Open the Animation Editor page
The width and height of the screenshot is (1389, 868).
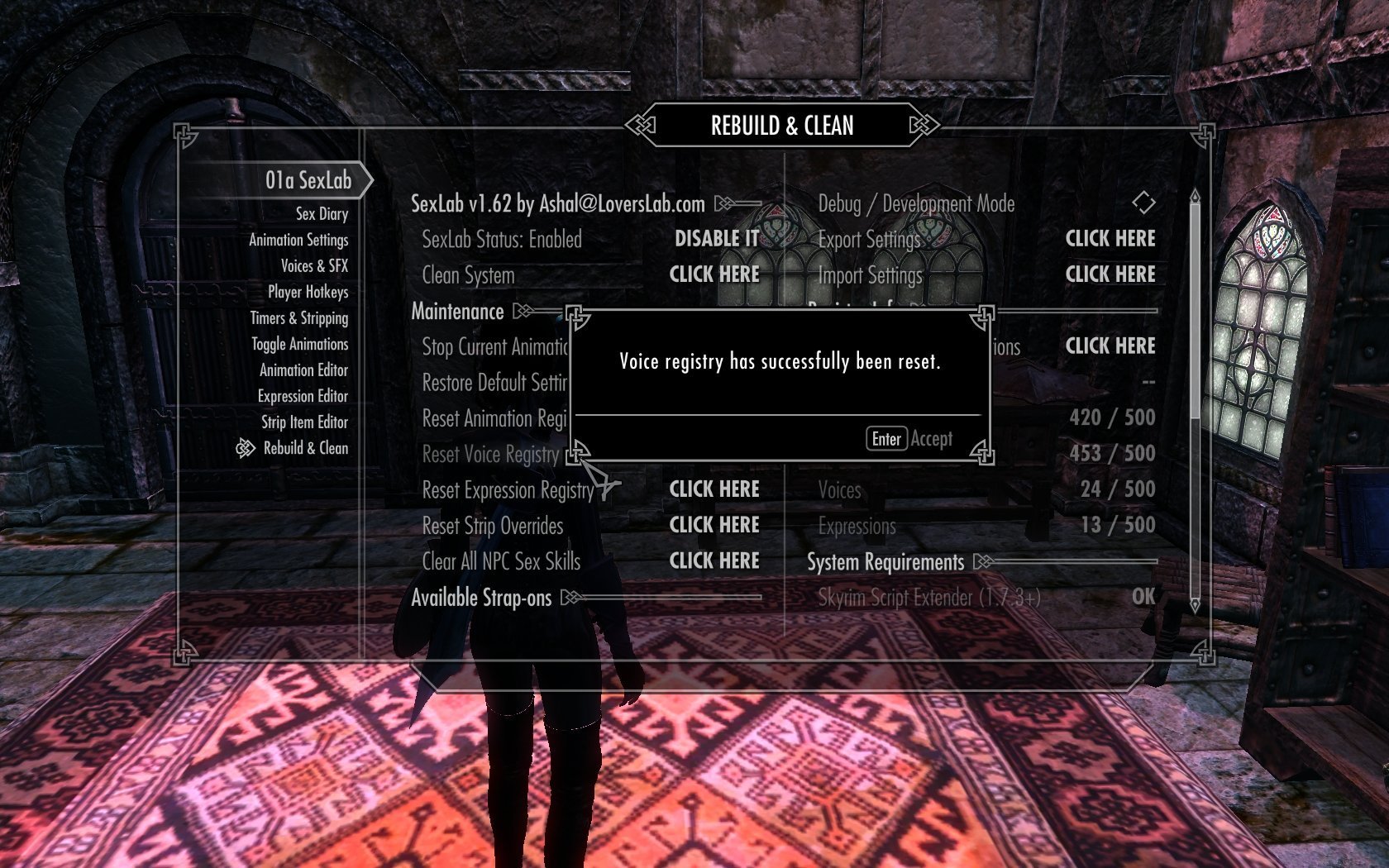pyautogui.click(x=303, y=370)
